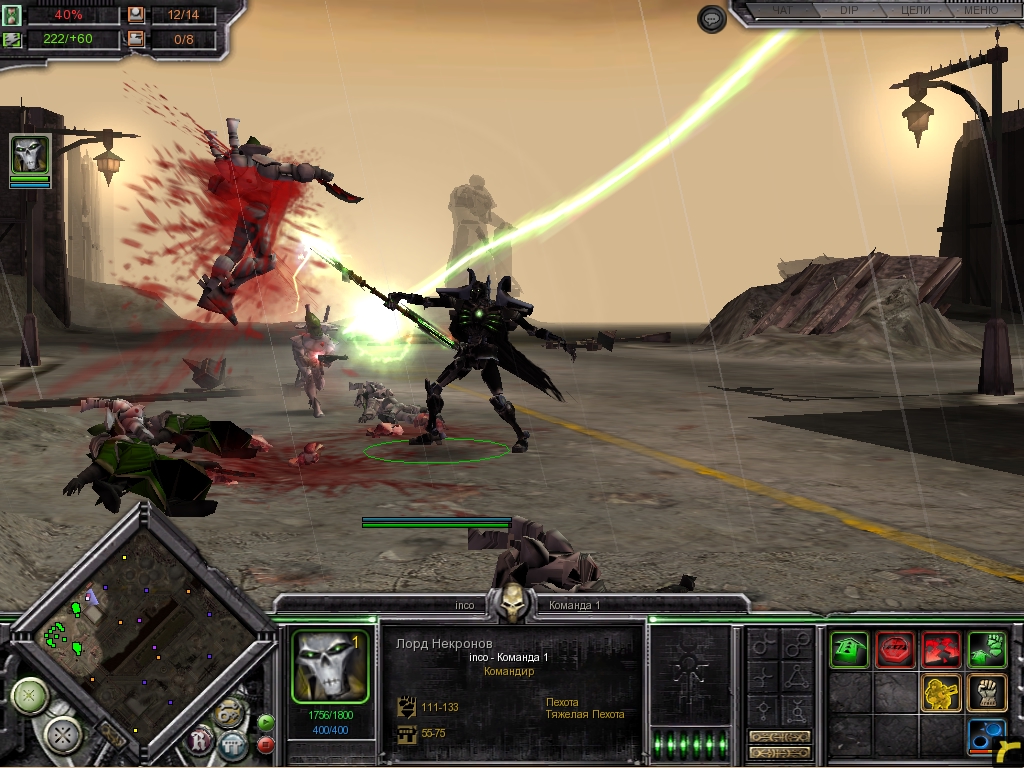Open the МЕНЮ game menu
The height and width of the screenshot is (768, 1024).
(x=978, y=11)
